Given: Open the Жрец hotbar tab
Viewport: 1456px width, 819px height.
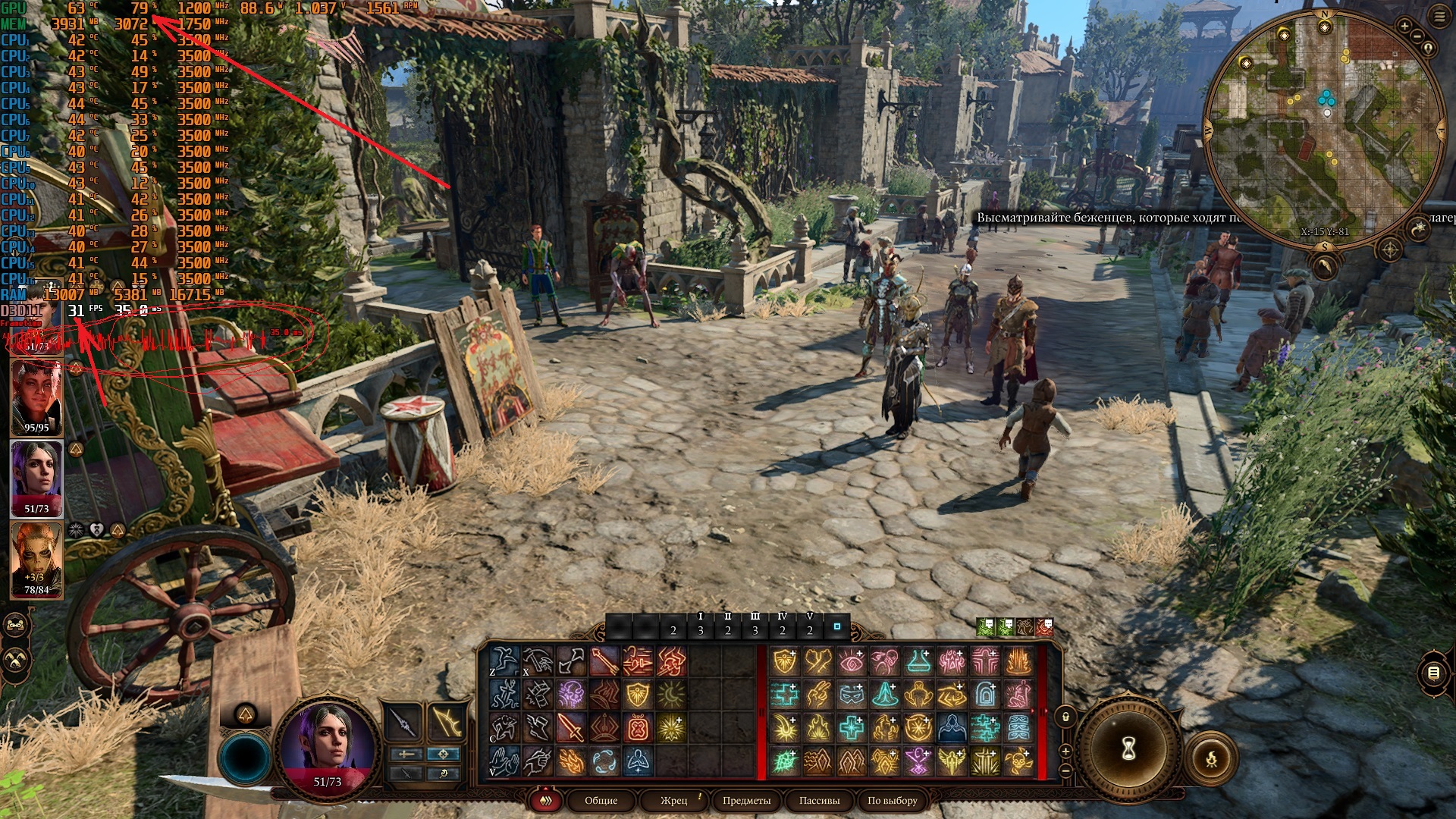Looking at the screenshot, I should pyautogui.click(x=673, y=800).
